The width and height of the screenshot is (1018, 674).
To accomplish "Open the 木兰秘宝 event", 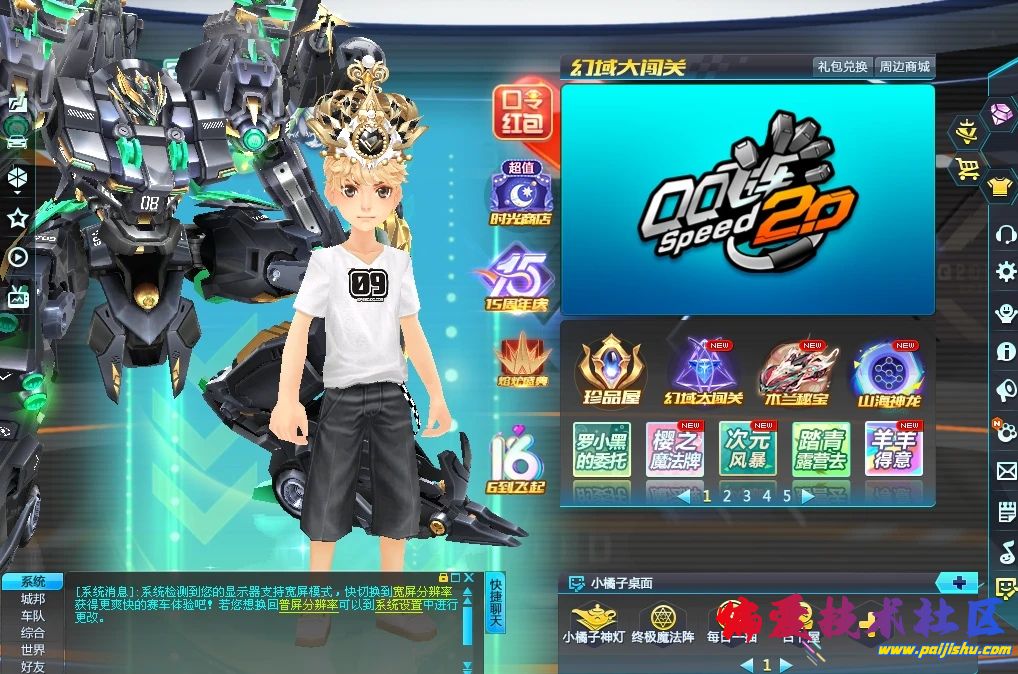I will coord(795,373).
